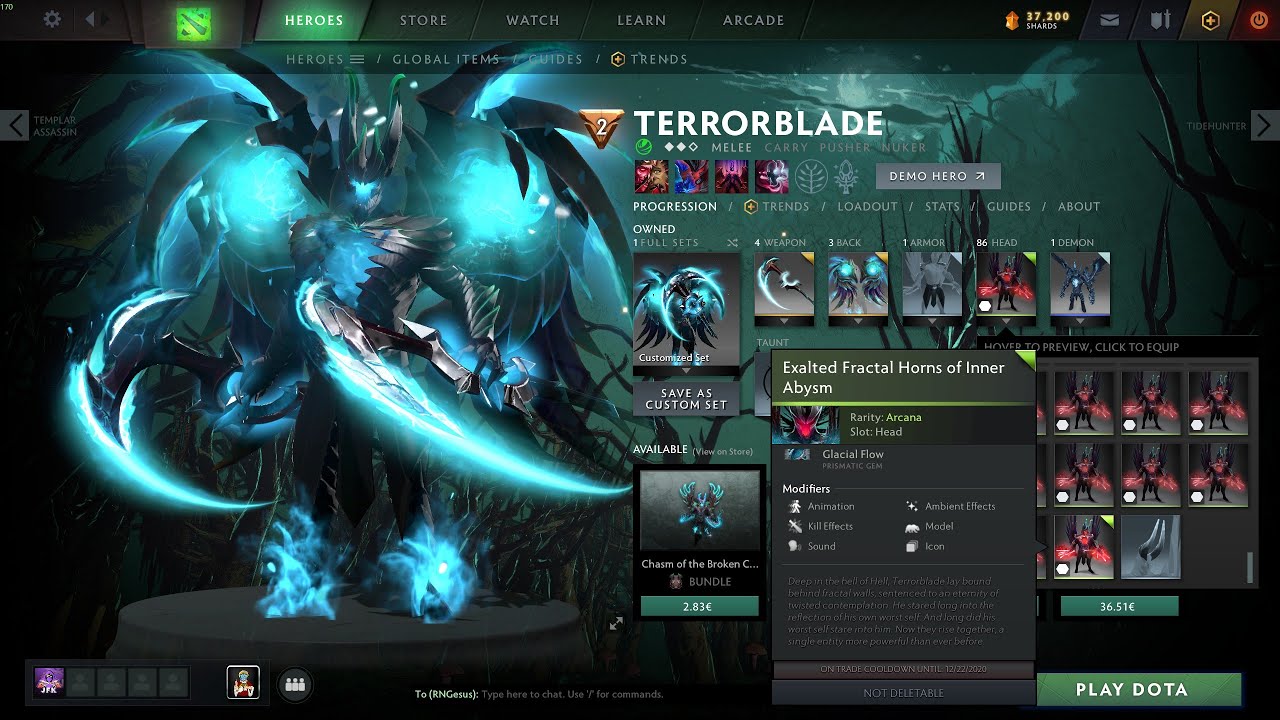Click the Demo Hero button
The image size is (1280, 720).
pos(937,176)
